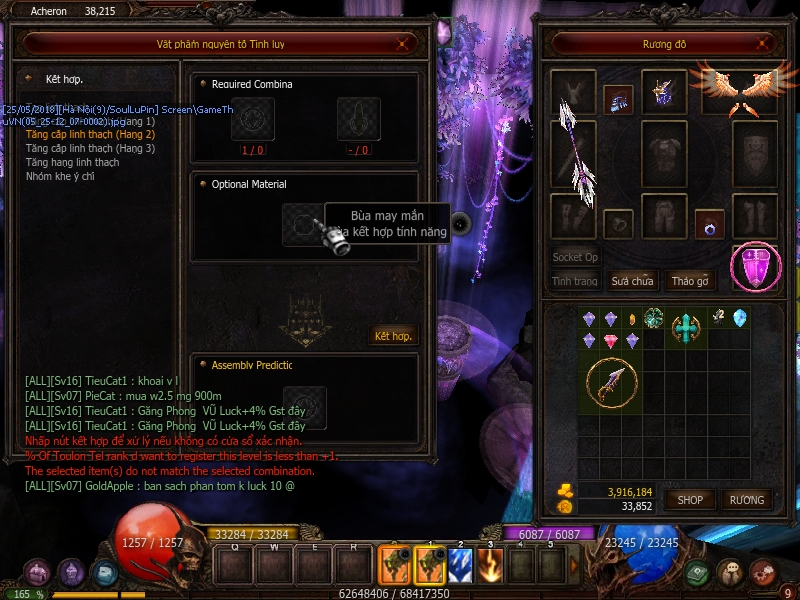Open the Tình trạng status button
800x600 pixels.
(x=574, y=281)
